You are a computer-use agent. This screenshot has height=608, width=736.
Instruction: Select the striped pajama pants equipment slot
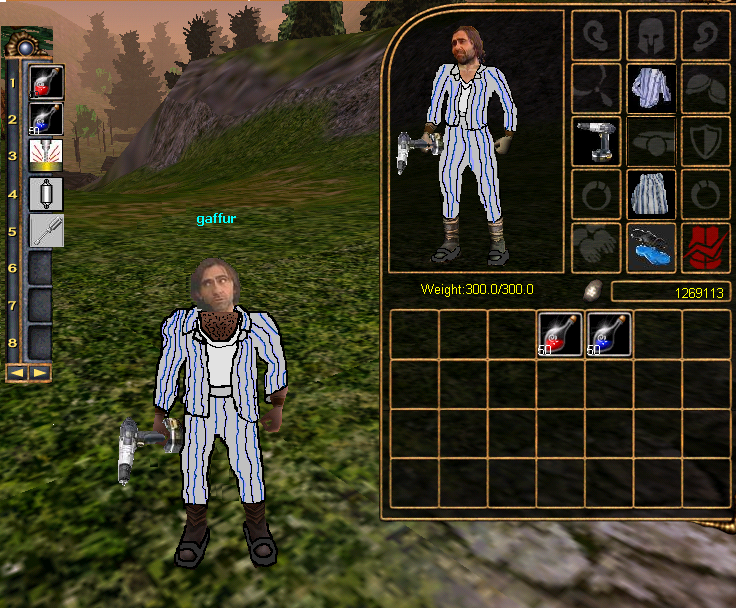pyautogui.click(x=651, y=193)
